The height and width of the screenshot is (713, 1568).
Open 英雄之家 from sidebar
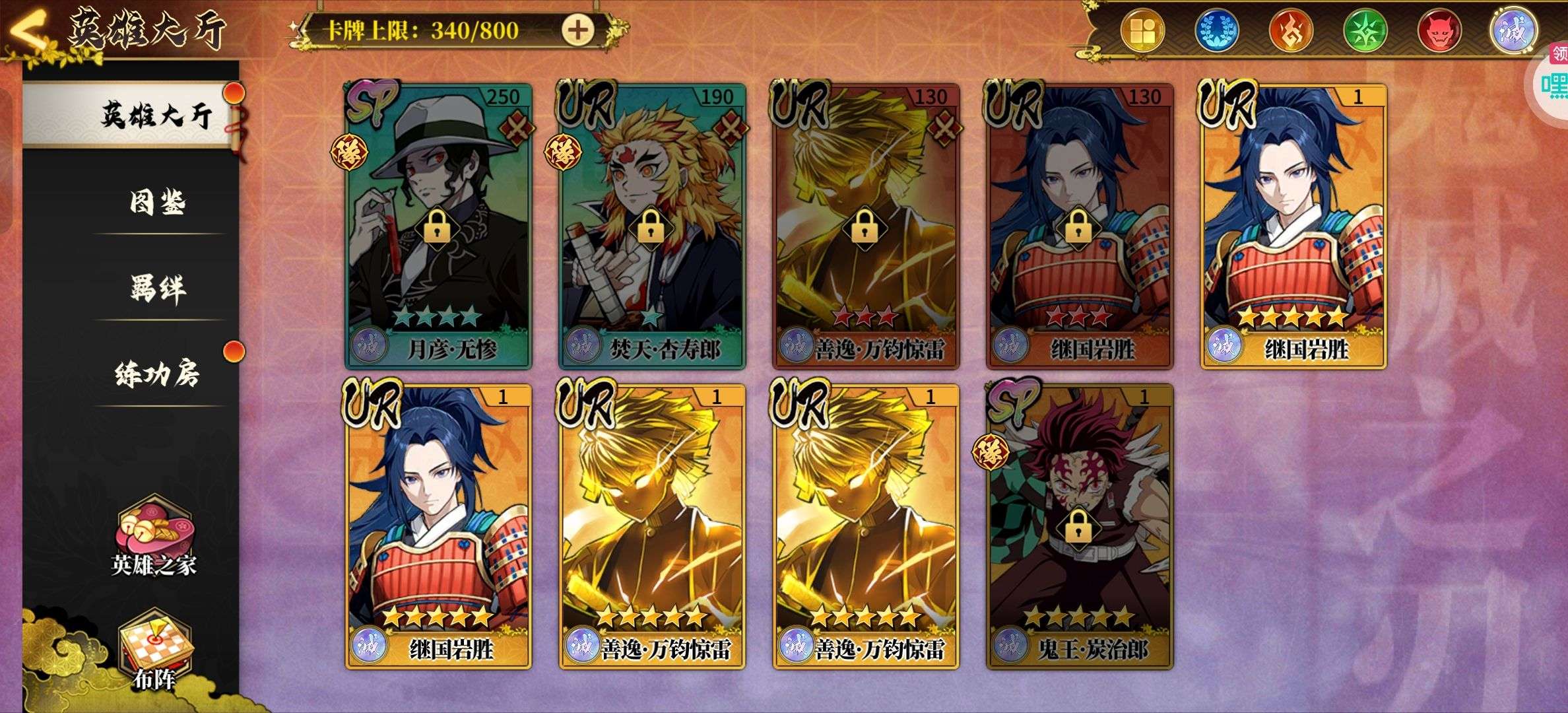click(x=154, y=538)
